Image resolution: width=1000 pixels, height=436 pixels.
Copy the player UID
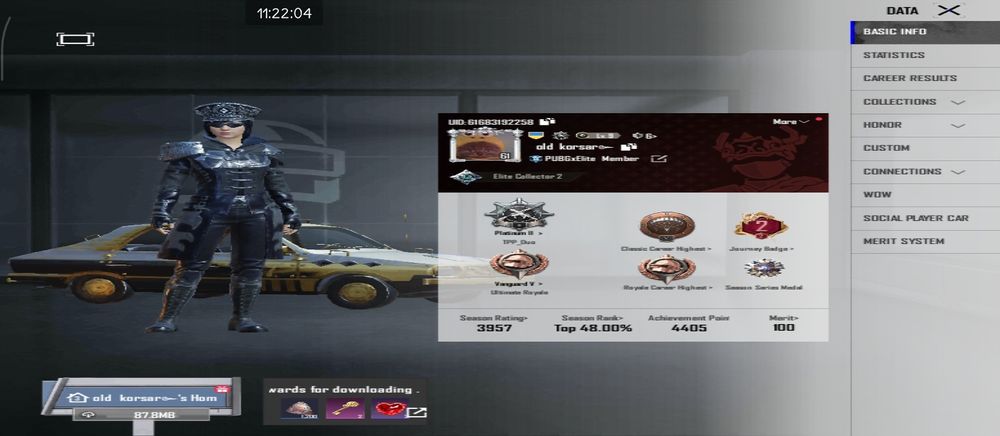548,122
